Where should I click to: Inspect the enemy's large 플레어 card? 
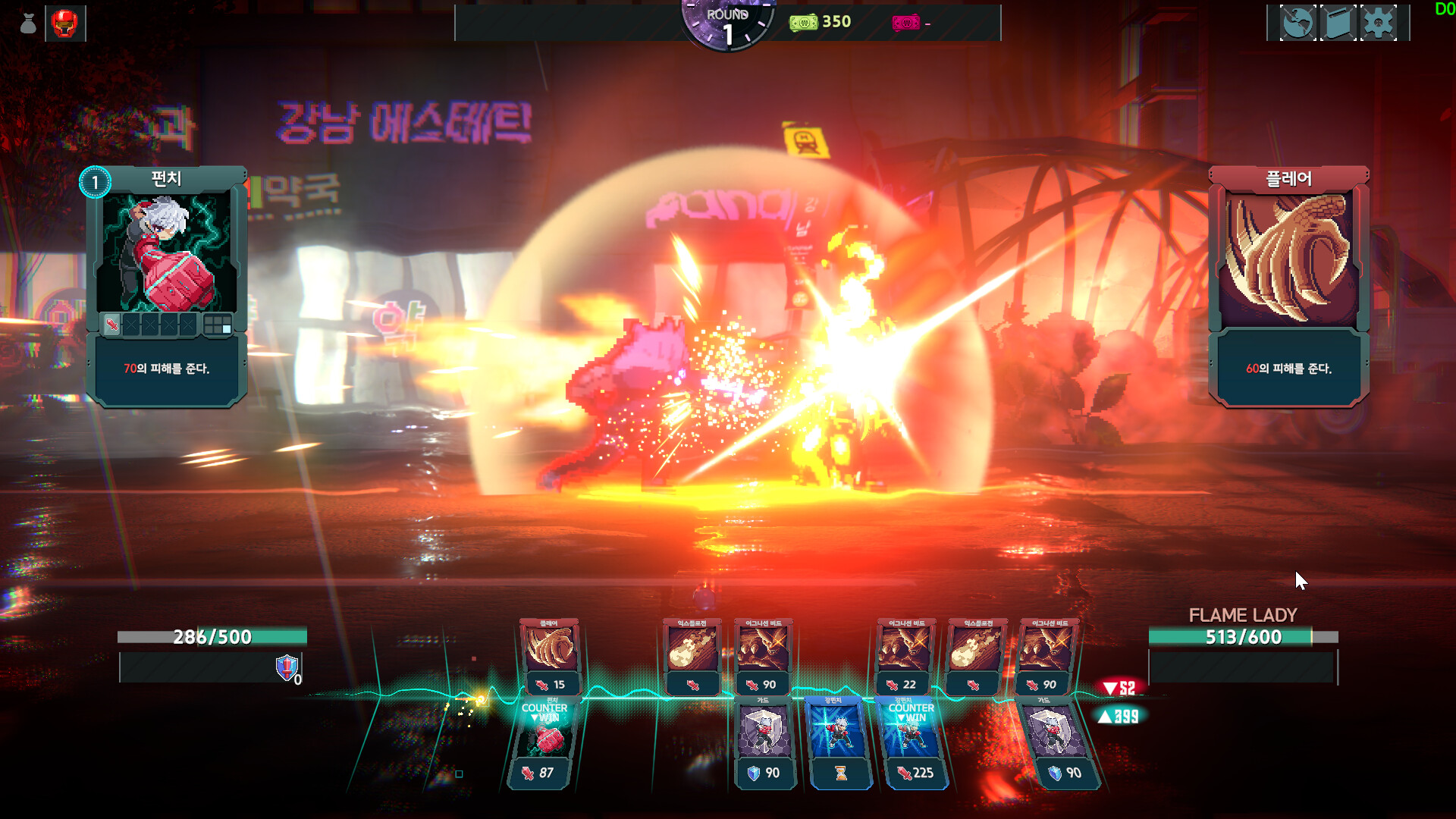[x=1288, y=286]
